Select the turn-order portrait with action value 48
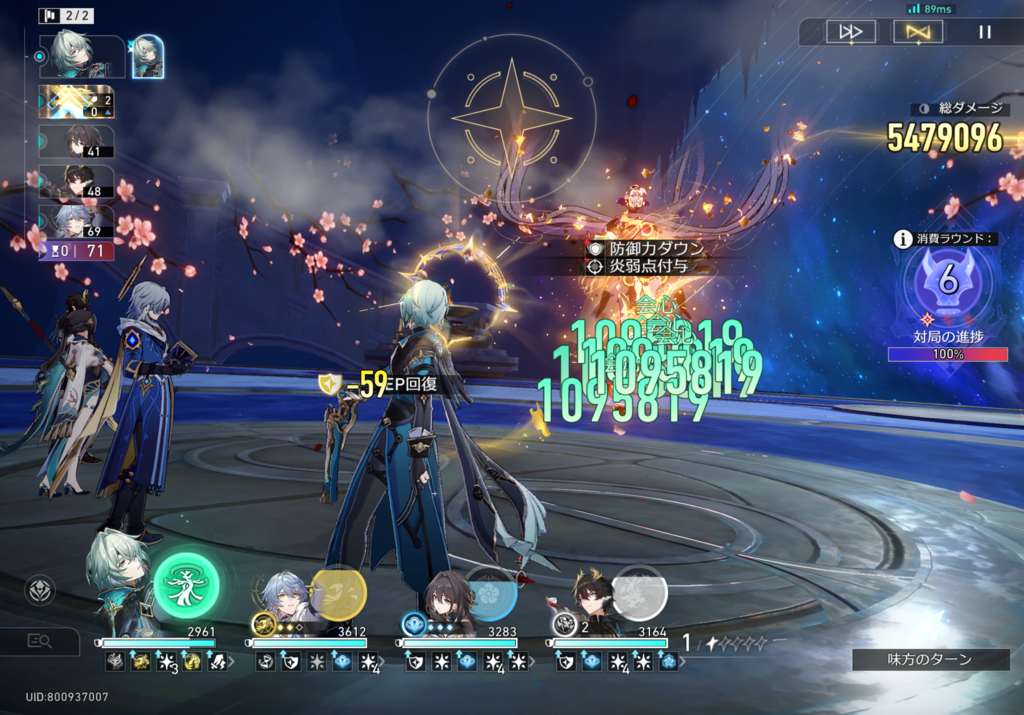The image size is (1024, 715). [x=79, y=180]
